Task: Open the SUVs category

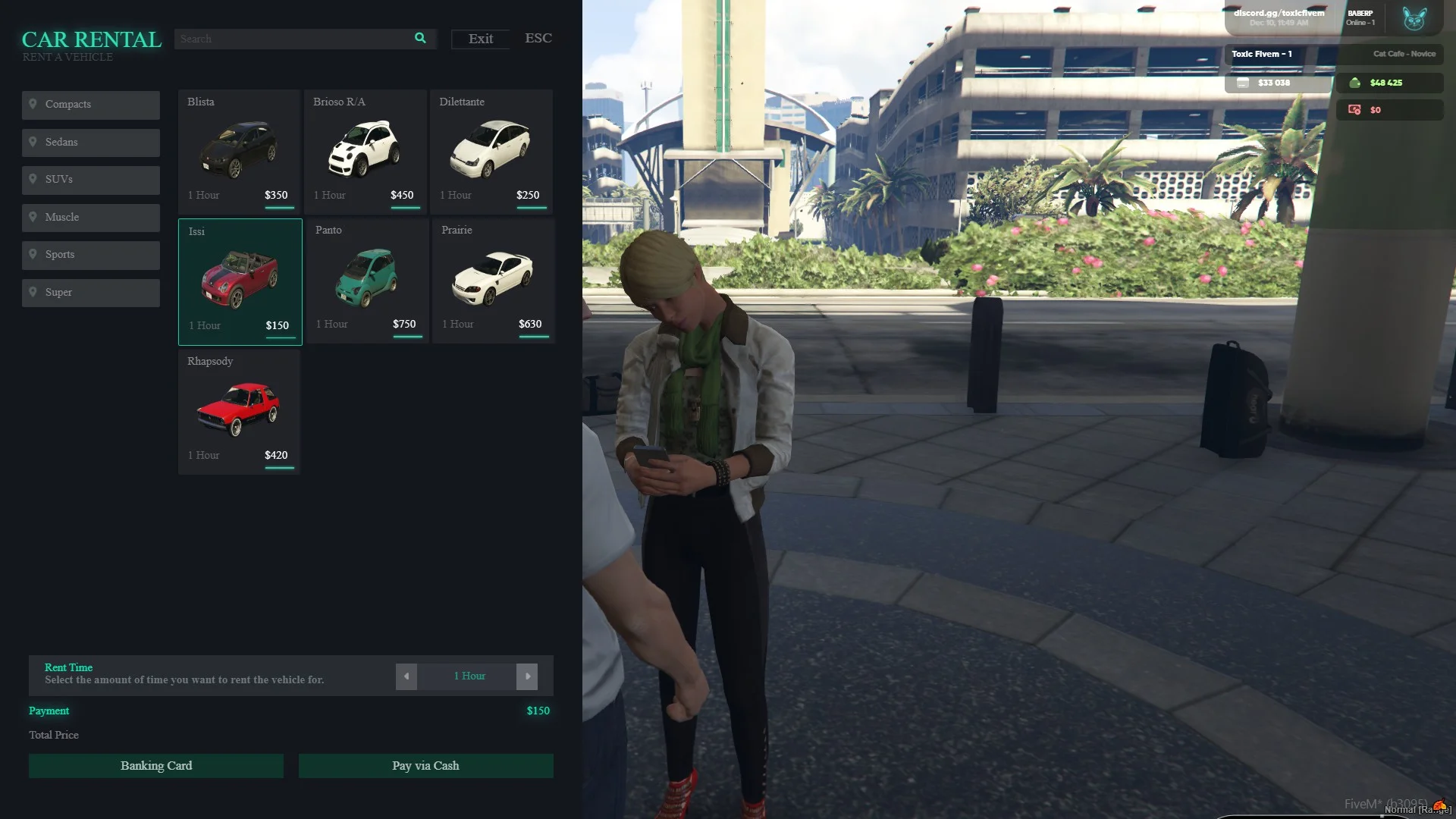Action: (x=91, y=180)
